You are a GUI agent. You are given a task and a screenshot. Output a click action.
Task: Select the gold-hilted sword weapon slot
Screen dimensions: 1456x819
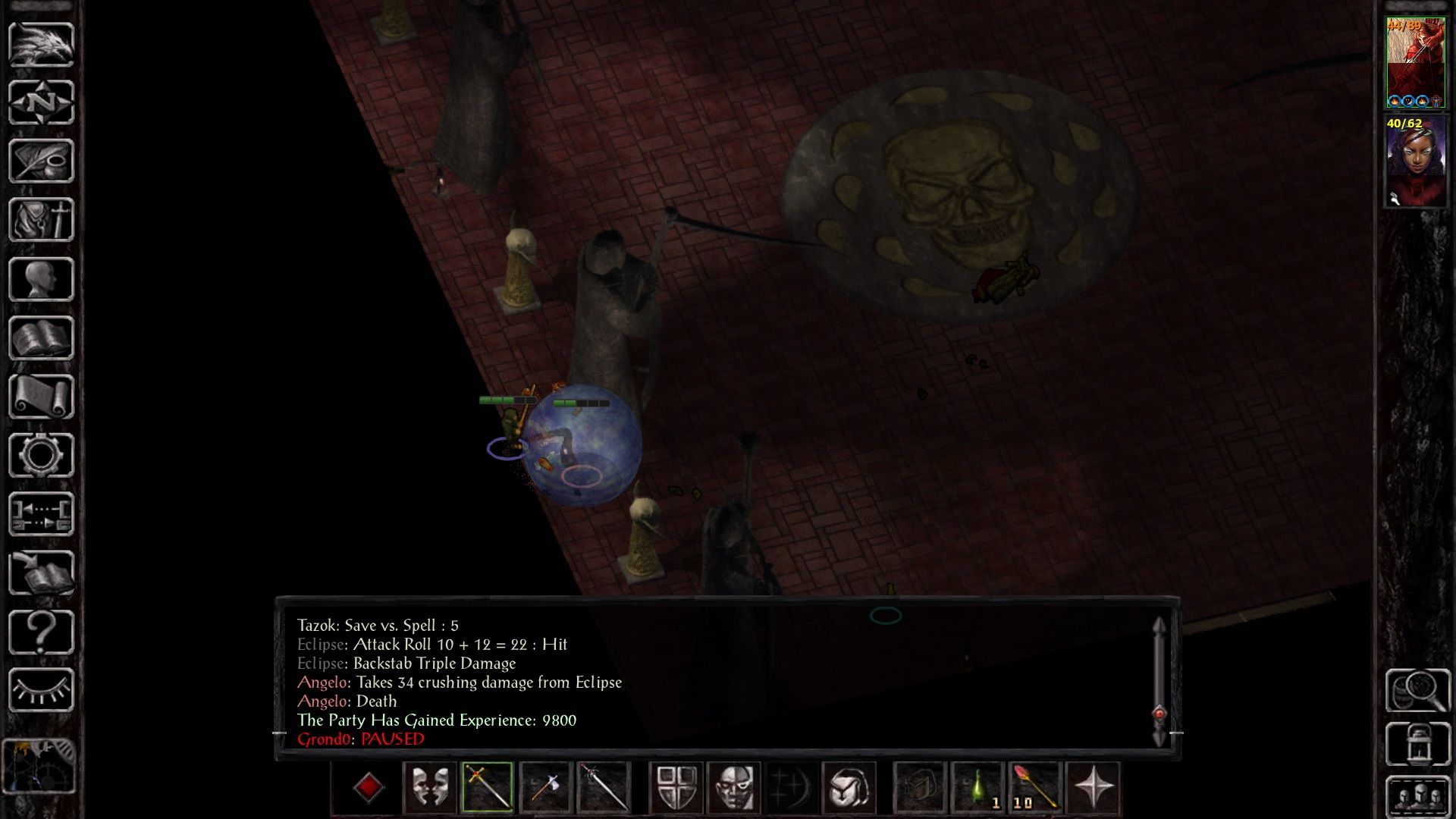coord(487,787)
